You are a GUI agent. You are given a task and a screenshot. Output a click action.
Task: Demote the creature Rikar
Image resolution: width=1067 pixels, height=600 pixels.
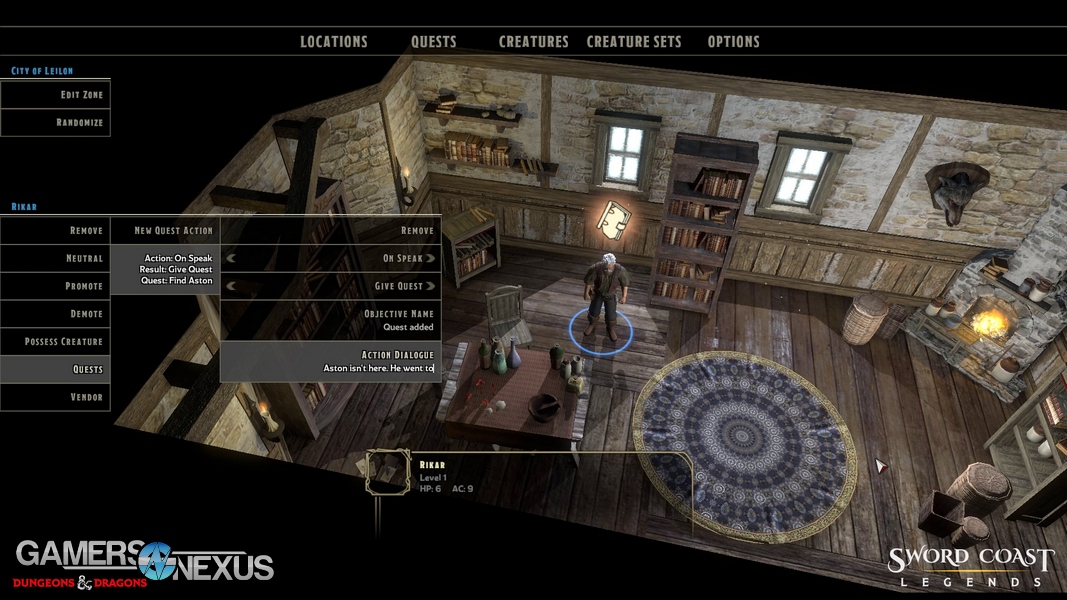tap(56, 314)
